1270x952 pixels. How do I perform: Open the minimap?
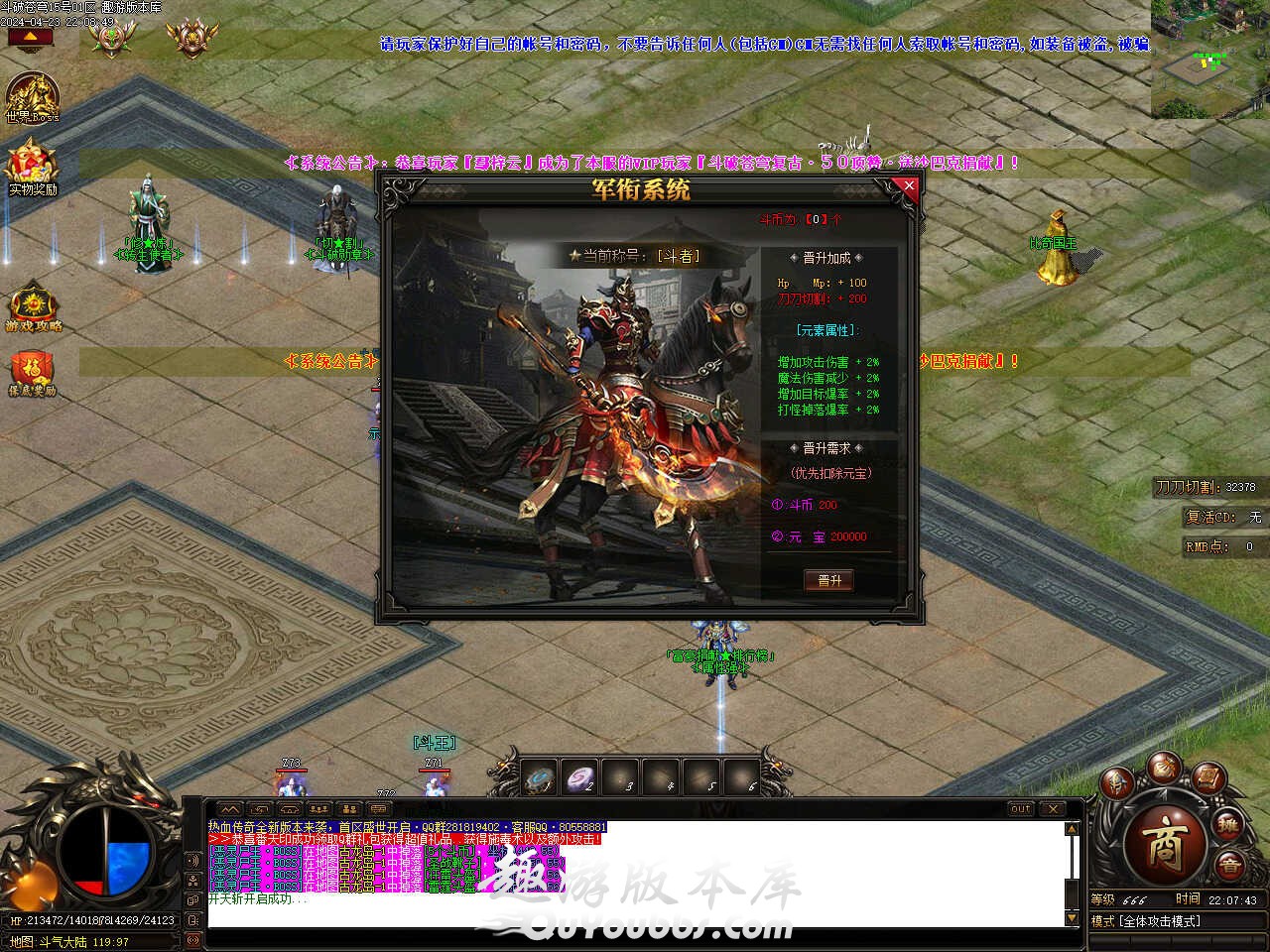click(x=1209, y=59)
